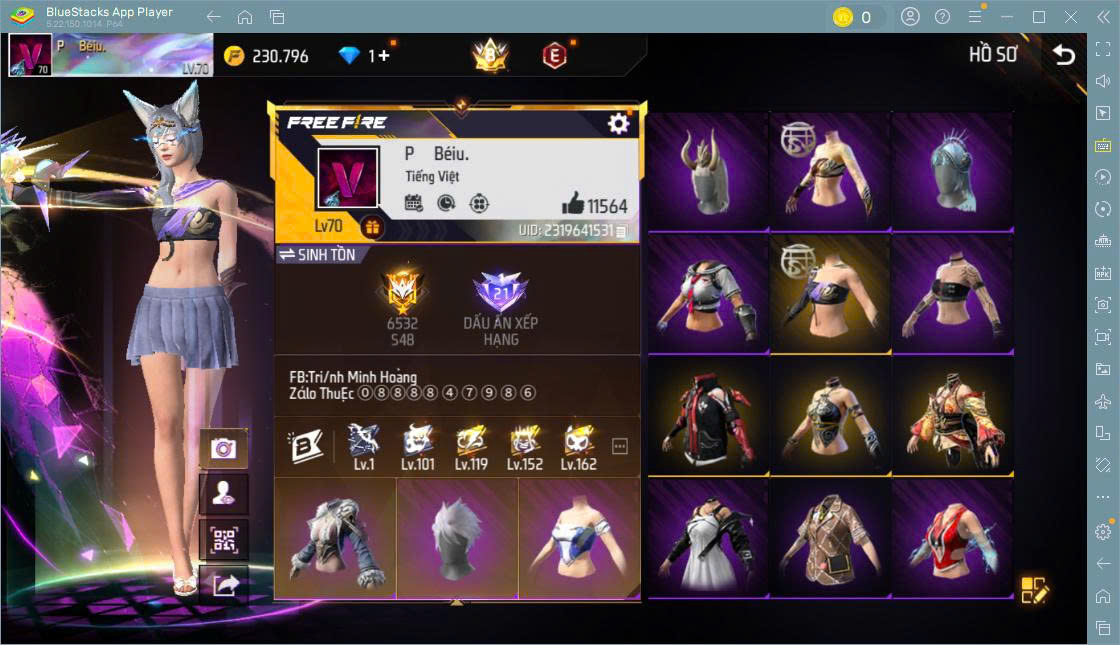This screenshot has height=645, width=1120.
Task: Switch mode using the Sinh Tồn toggle
Action: [316, 255]
